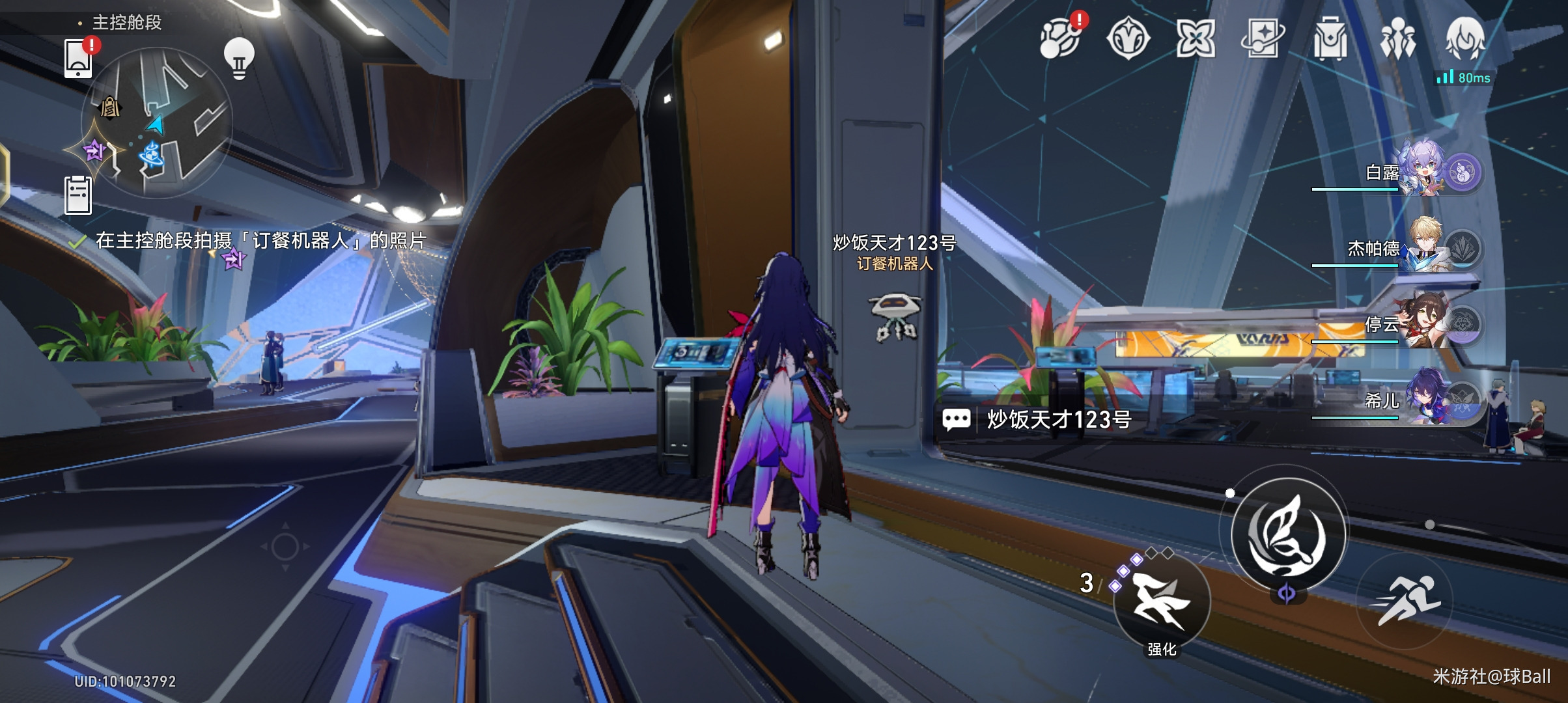Open the character head profile icon
The width and height of the screenshot is (1568, 703).
tap(1465, 38)
